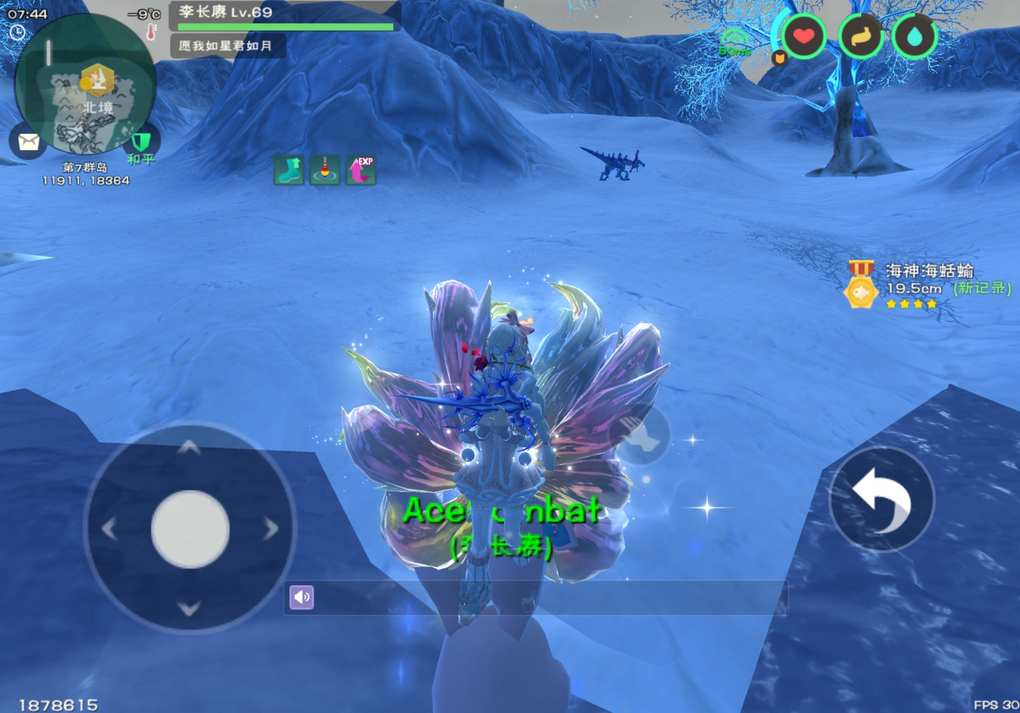
Task: Check the red heart health status icon
Action: (x=803, y=38)
